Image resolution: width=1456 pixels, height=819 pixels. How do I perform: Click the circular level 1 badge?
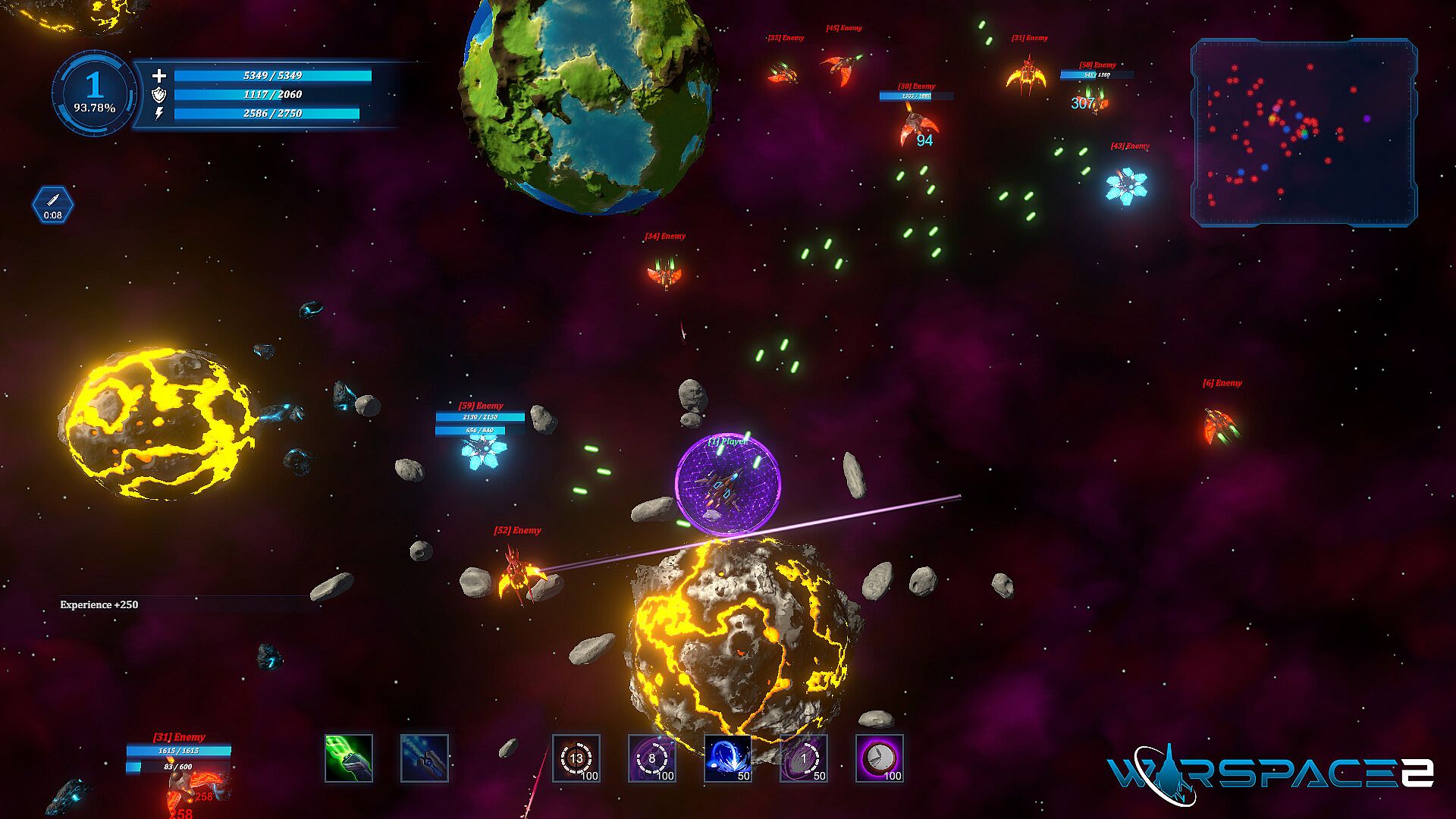tap(94, 93)
